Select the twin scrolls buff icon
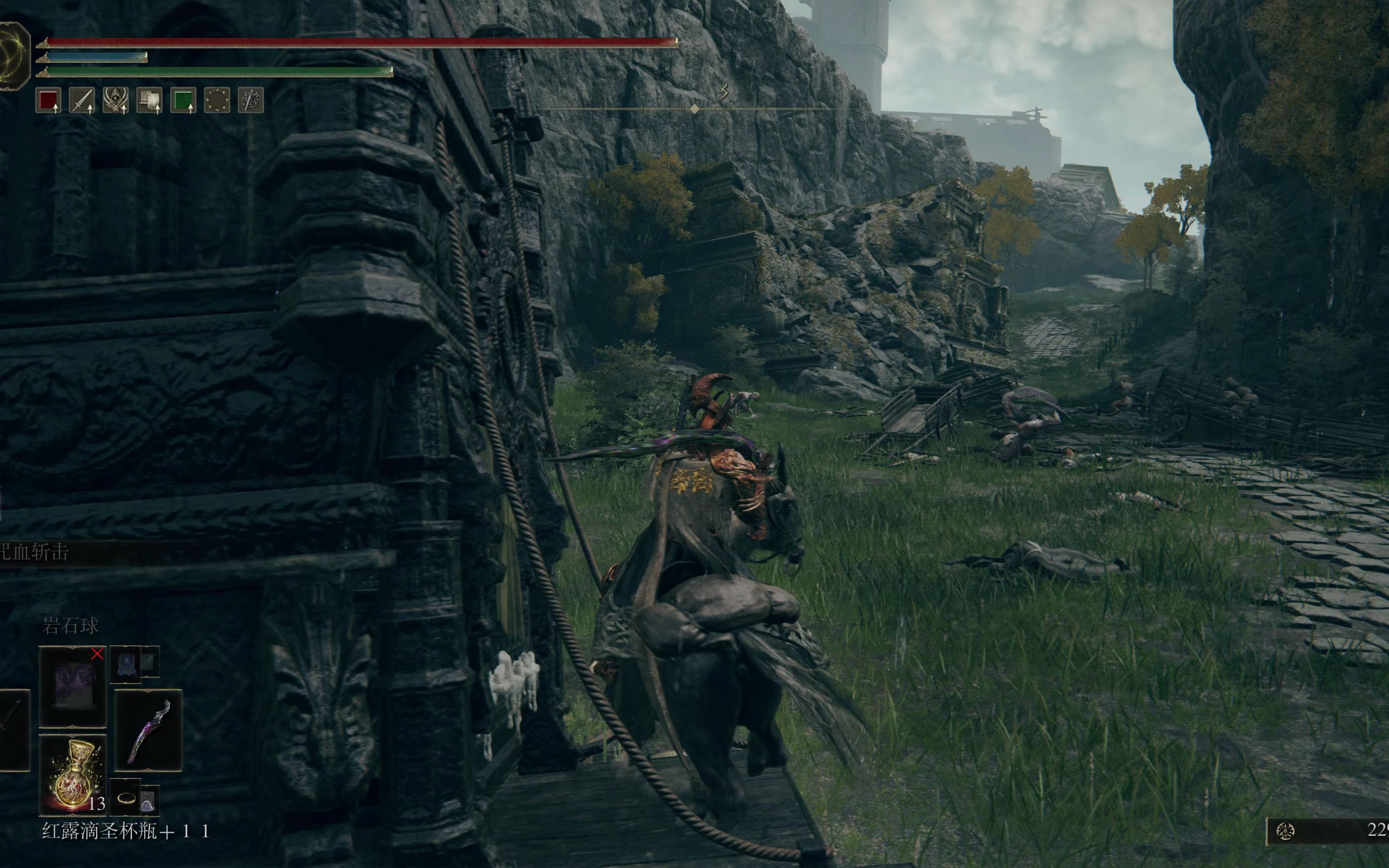This screenshot has width=1389, height=868. [x=149, y=100]
